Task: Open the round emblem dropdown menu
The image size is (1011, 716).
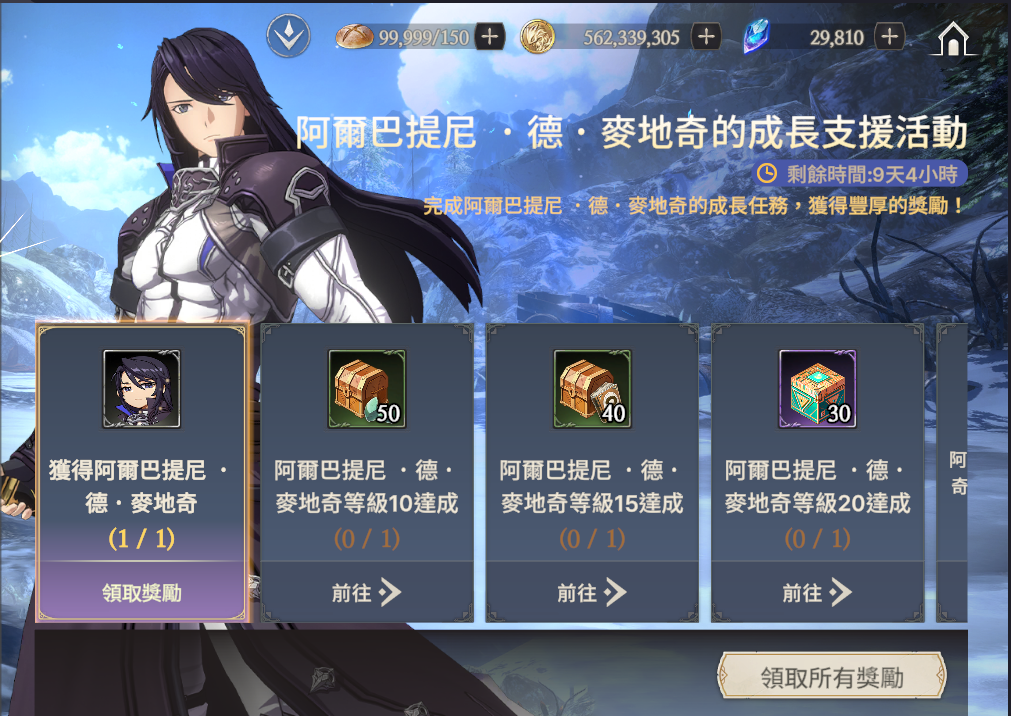Action: click(289, 37)
